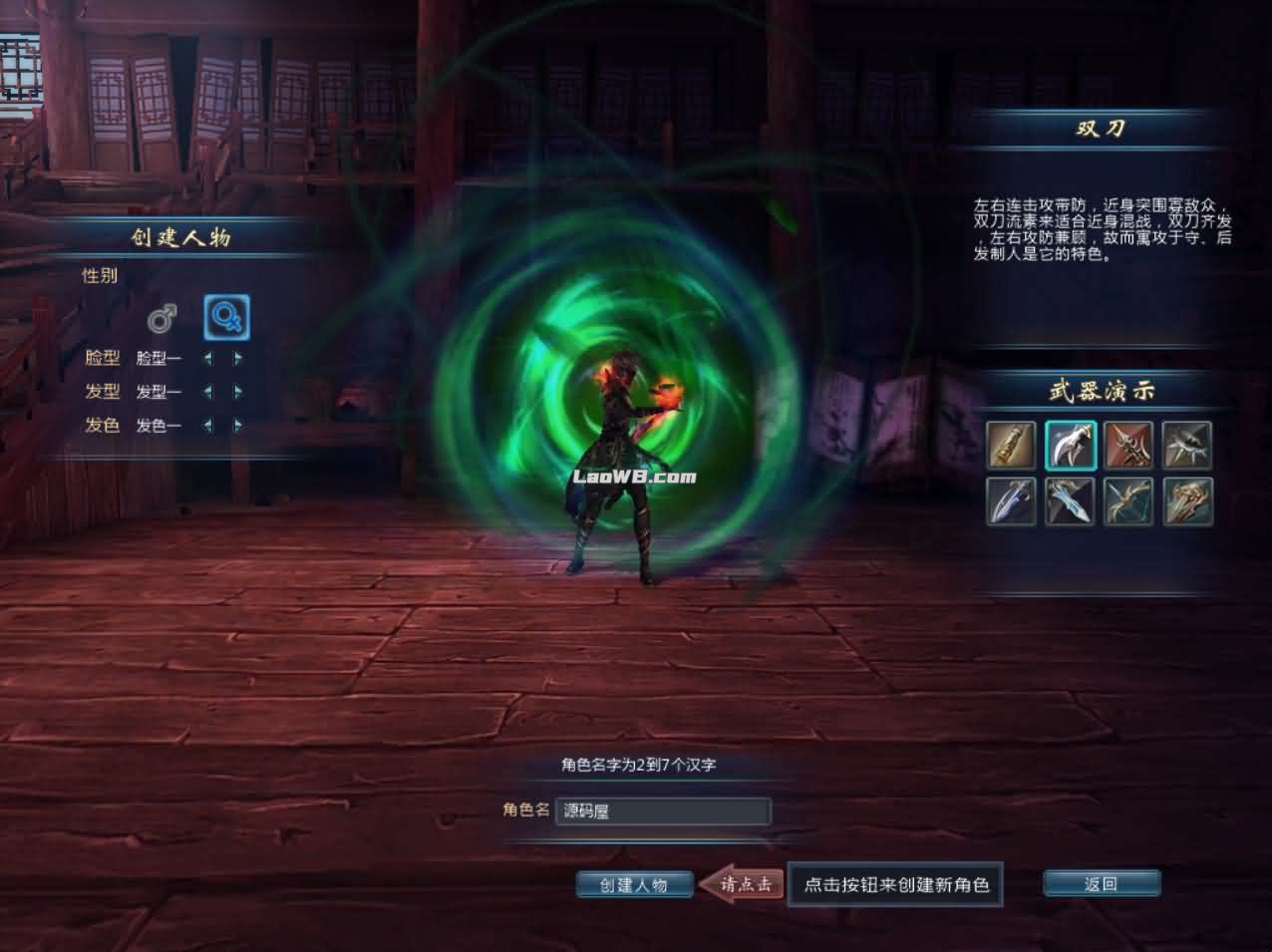The image size is (1272, 952).
Task: Change 发色 hair color to previous option
Action: point(207,426)
